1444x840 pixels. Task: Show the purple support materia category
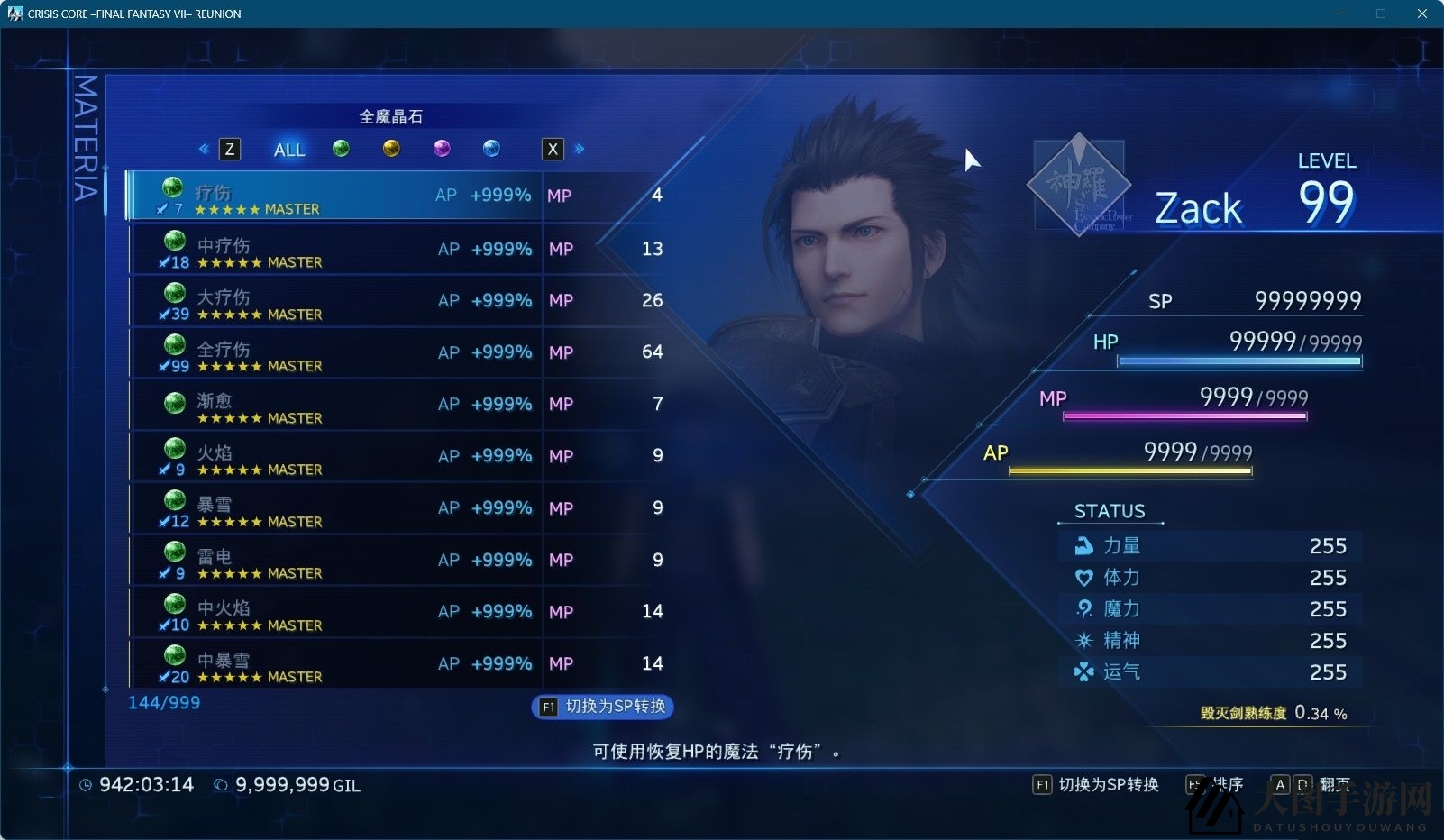coord(442,148)
